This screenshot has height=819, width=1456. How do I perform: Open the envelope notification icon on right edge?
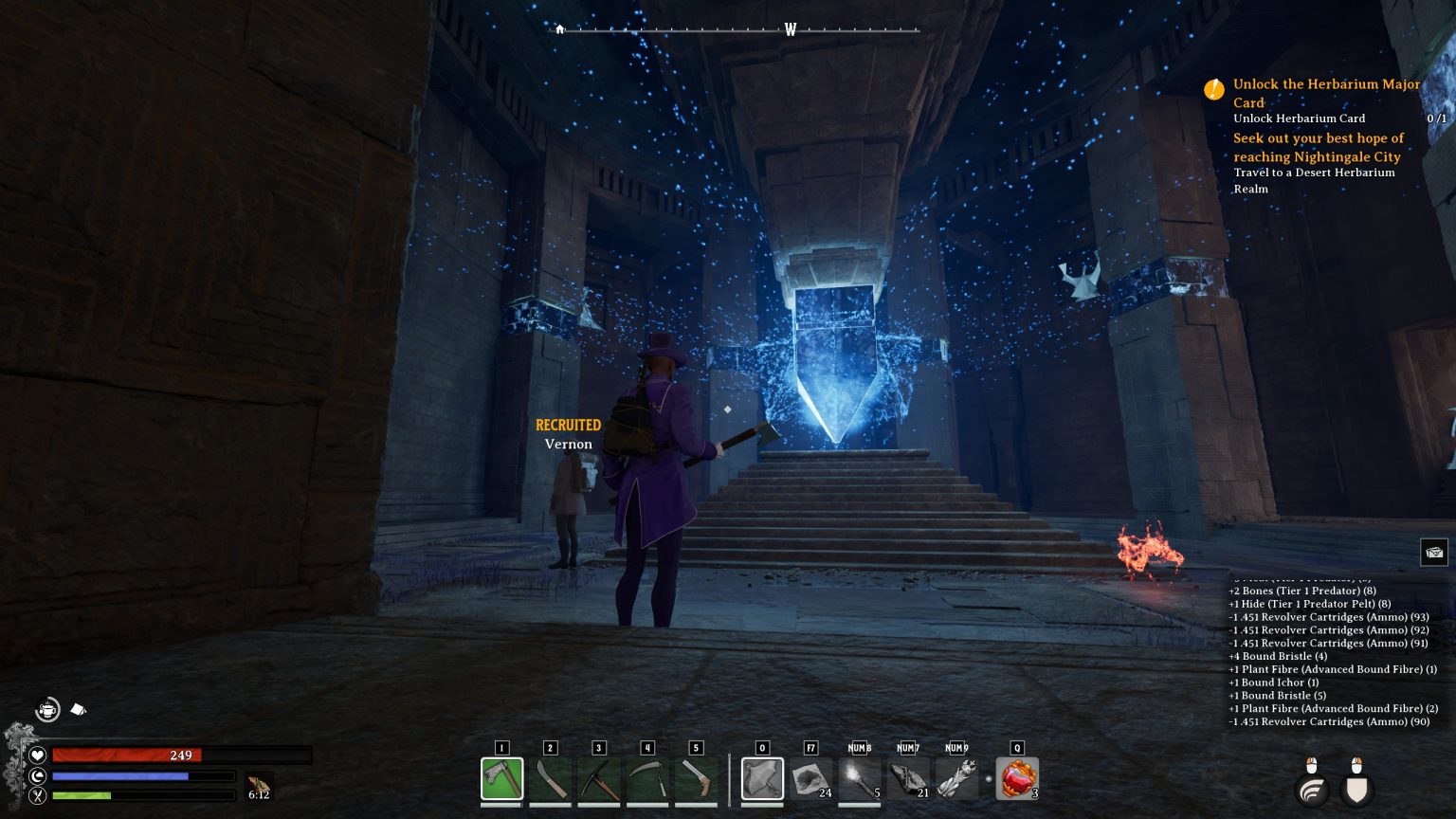click(1434, 552)
